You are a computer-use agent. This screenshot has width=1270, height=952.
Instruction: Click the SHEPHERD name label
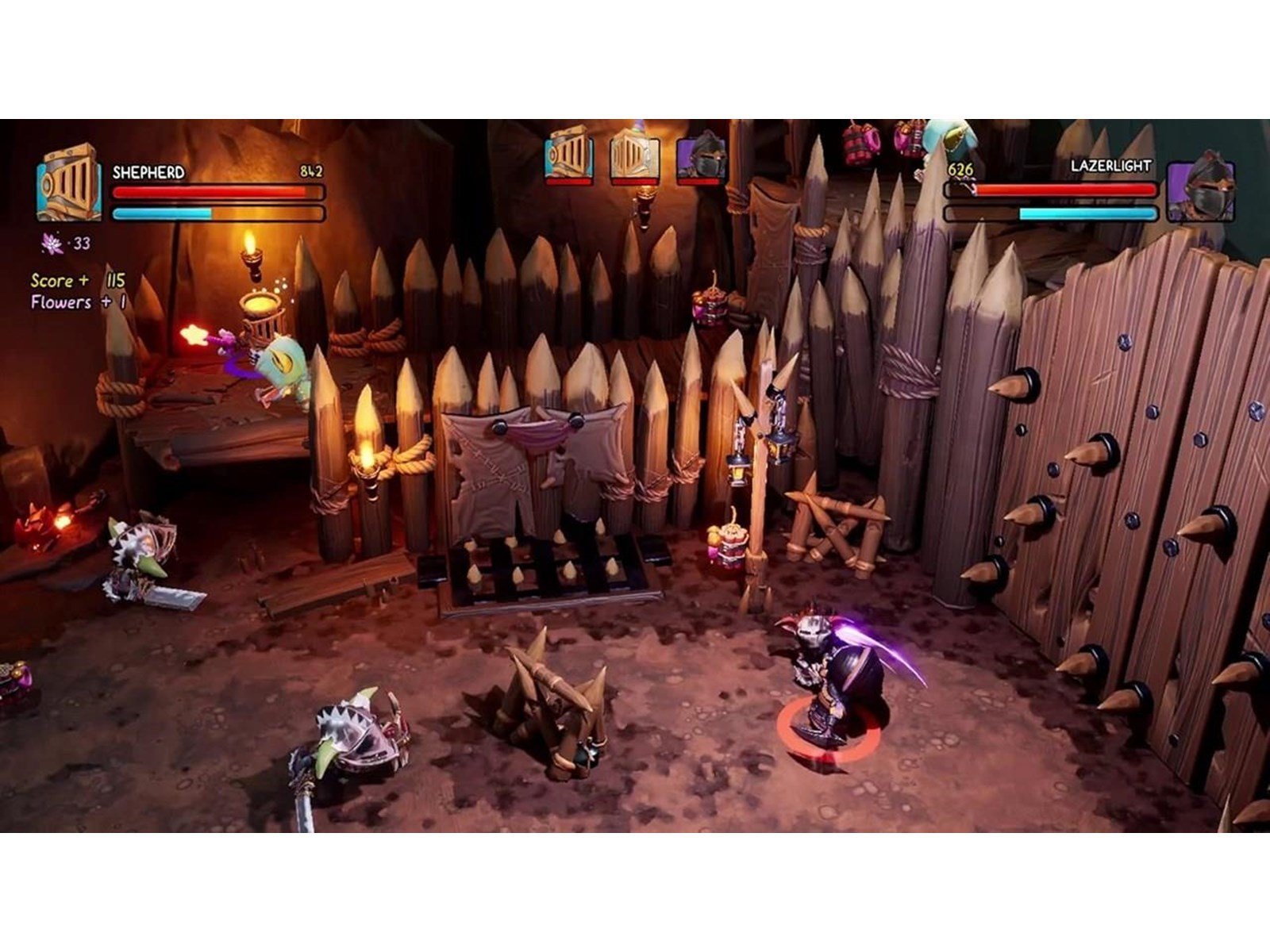(149, 171)
